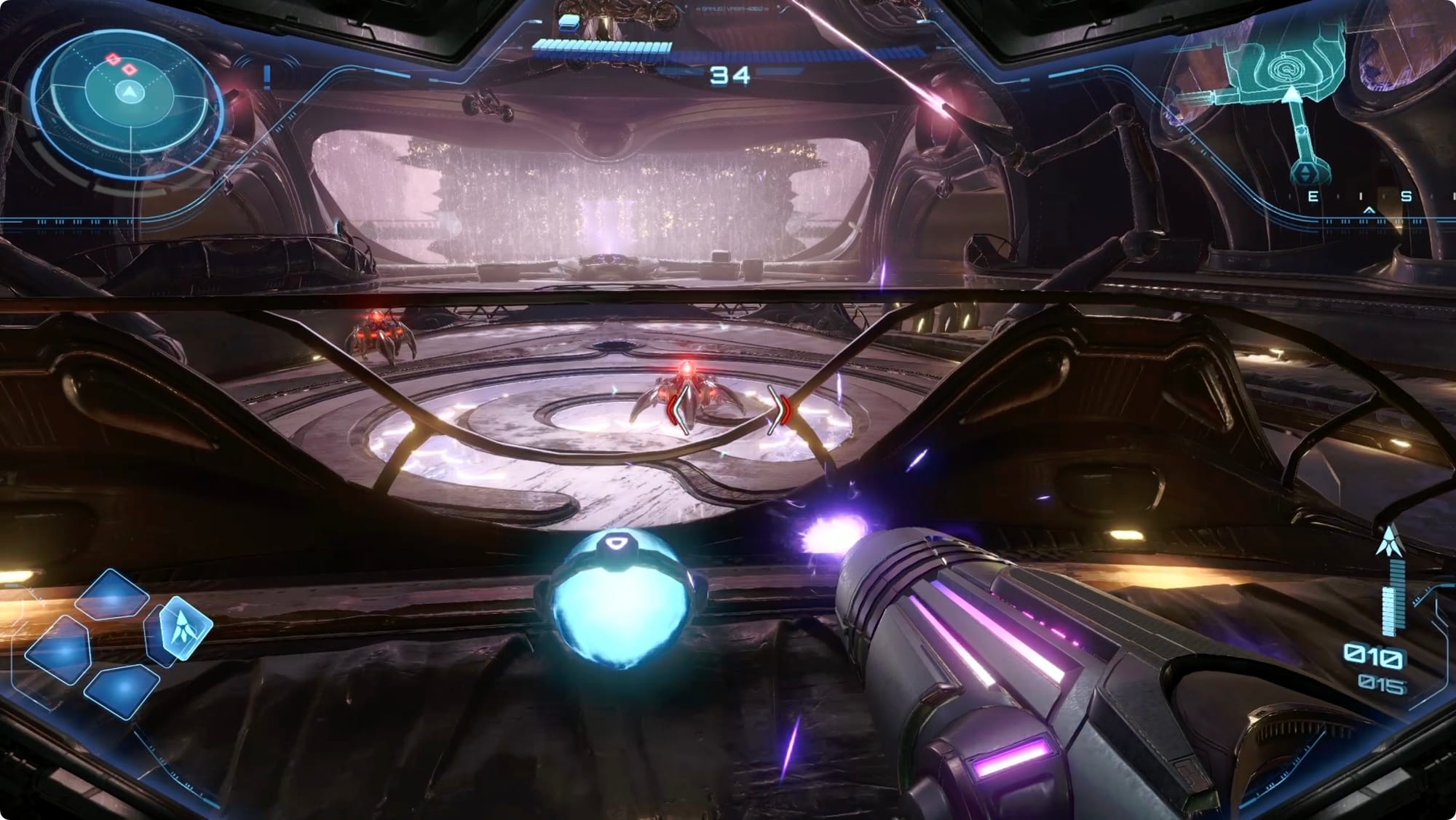The width and height of the screenshot is (1456, 820).
Task: Click the circular enemy radar
Action: [128, 93]
